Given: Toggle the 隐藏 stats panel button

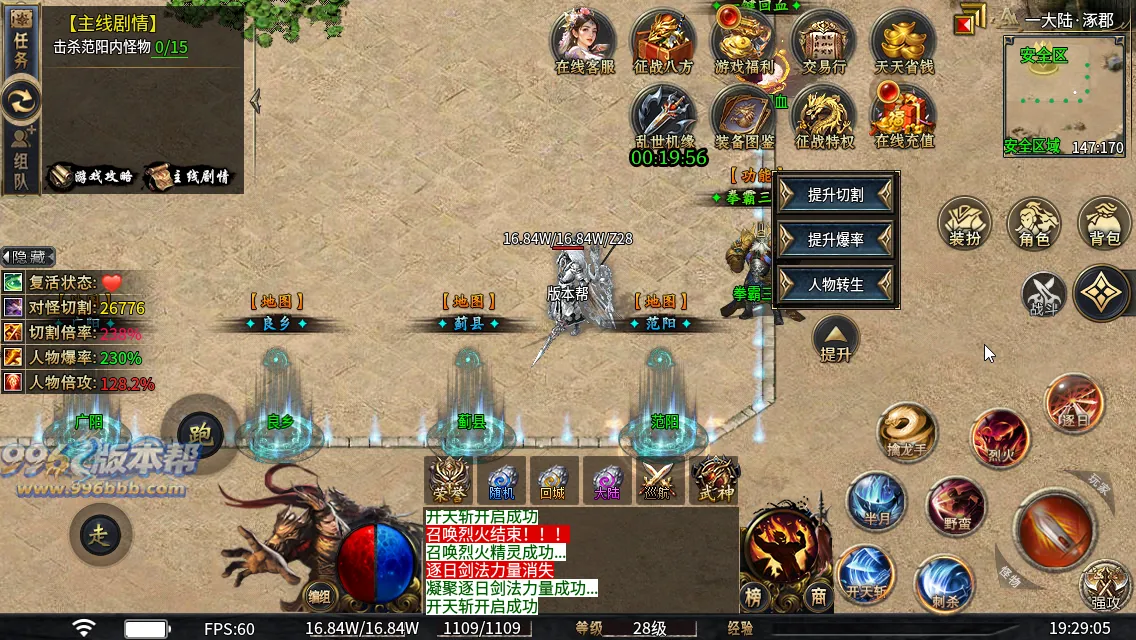Looking at the screenshot, I should click(28, 257).
